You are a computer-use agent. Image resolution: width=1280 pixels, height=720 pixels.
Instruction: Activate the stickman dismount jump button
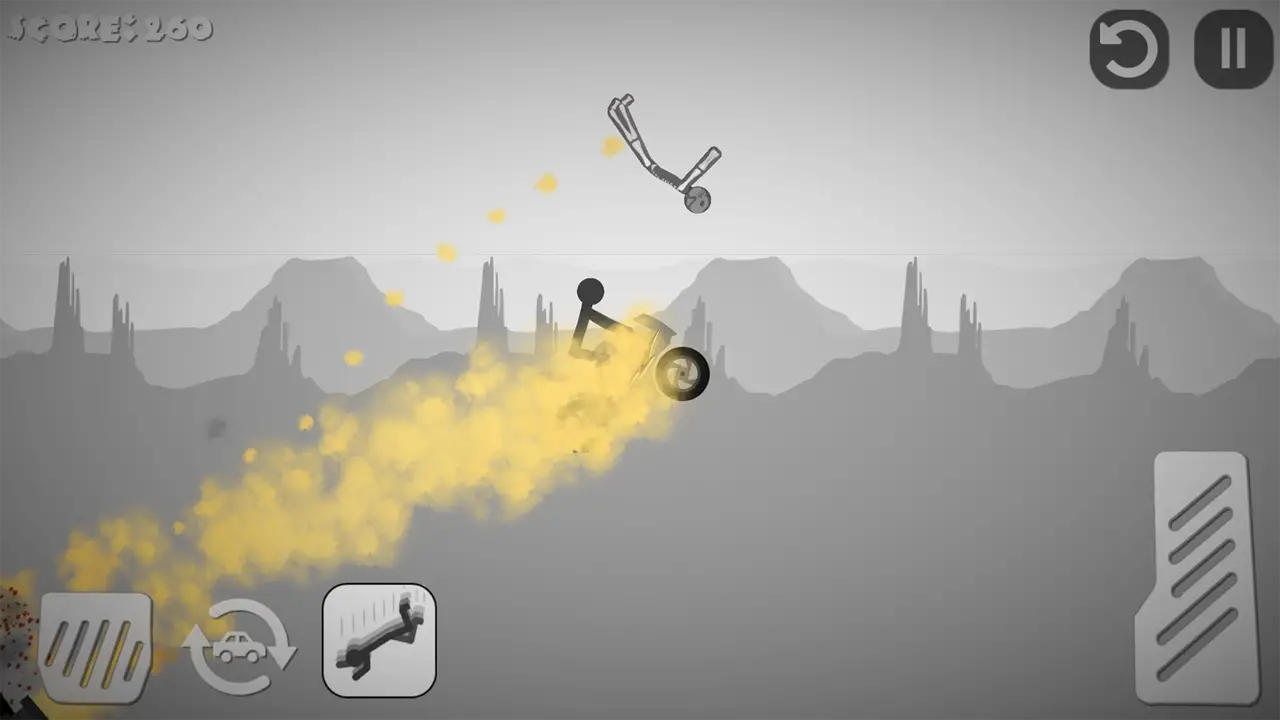[x=380, y=640]
